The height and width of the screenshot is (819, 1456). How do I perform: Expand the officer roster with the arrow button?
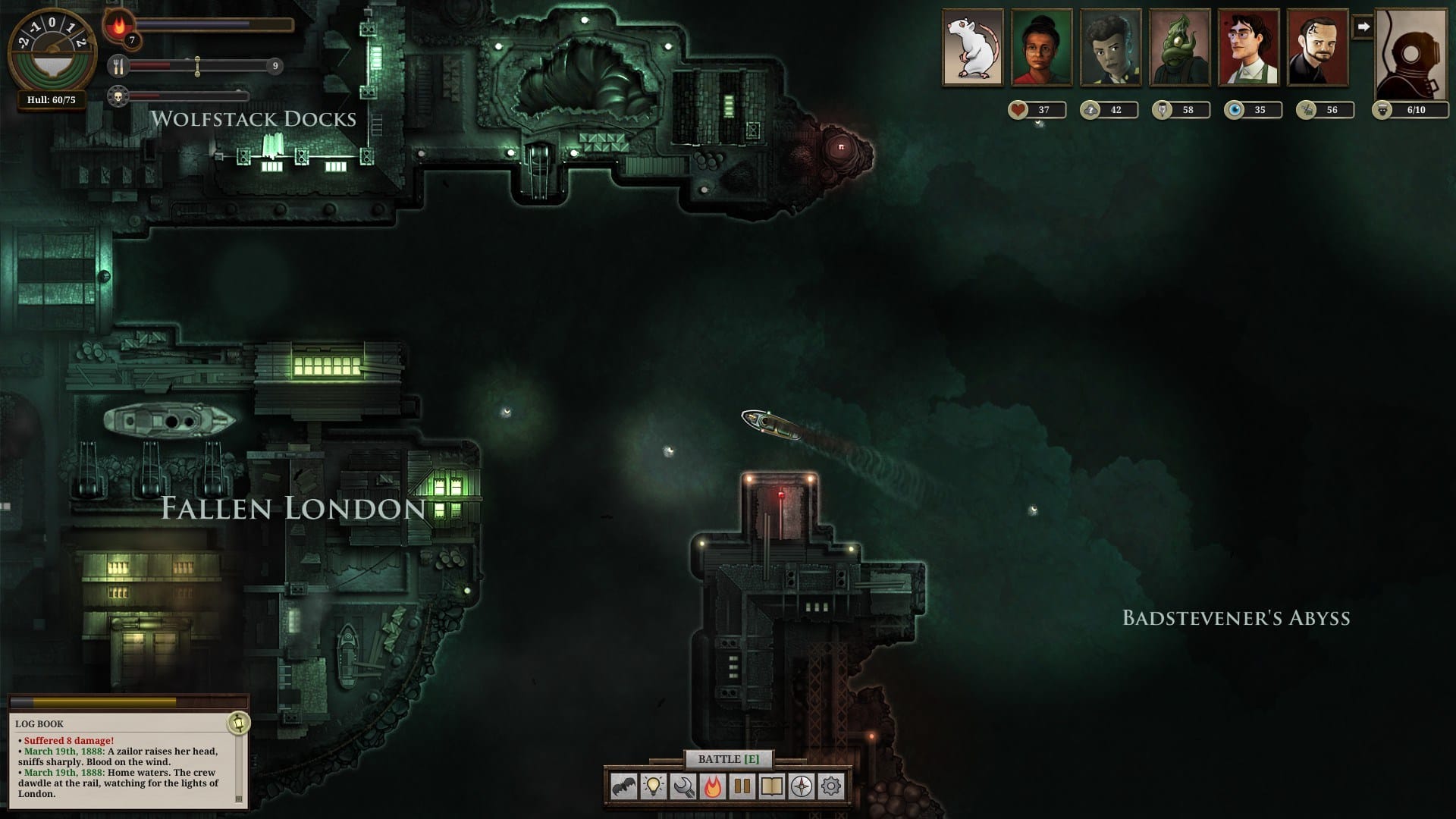click(1365, 27)
